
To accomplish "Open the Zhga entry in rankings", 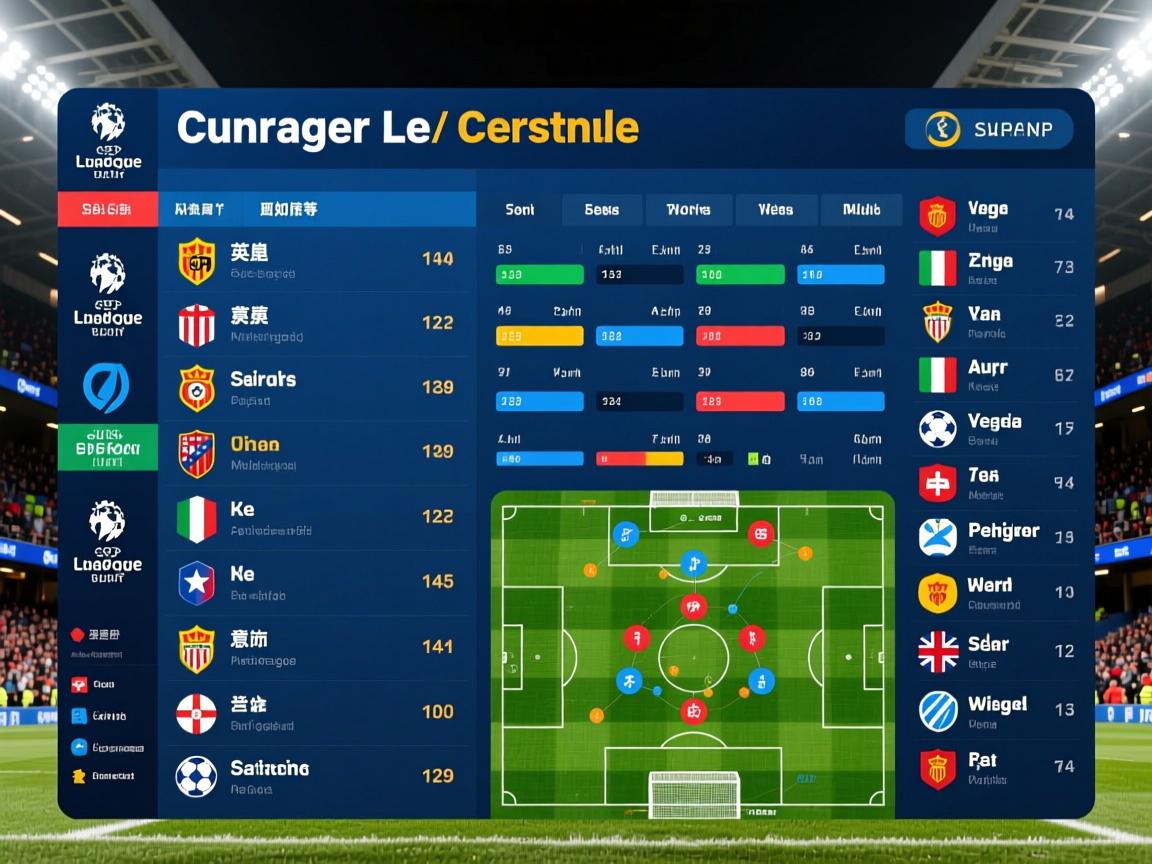I will (x=996, y=268).
